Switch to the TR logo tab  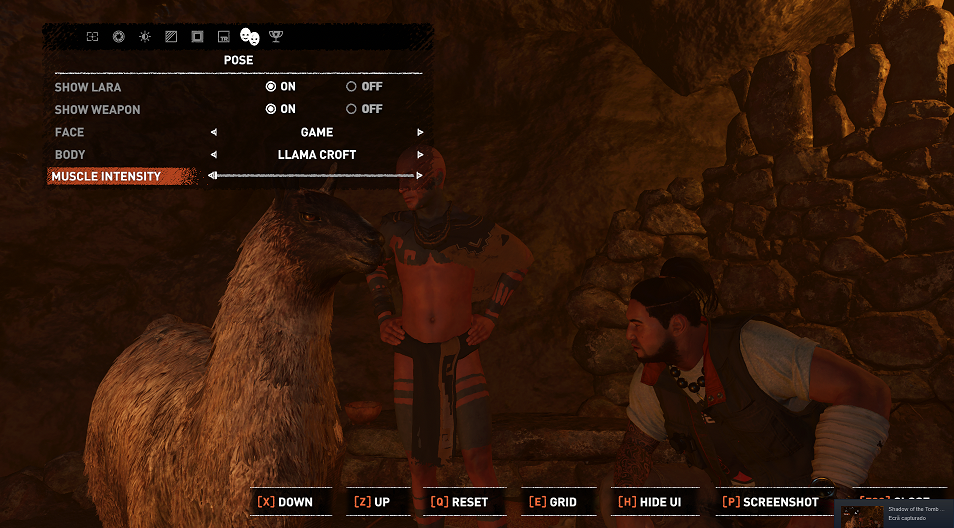(224, 37)
